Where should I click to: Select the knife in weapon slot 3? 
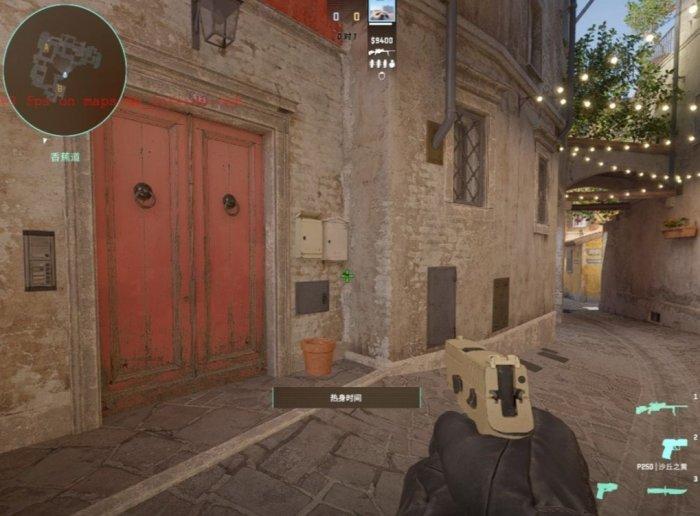(667, 490)
